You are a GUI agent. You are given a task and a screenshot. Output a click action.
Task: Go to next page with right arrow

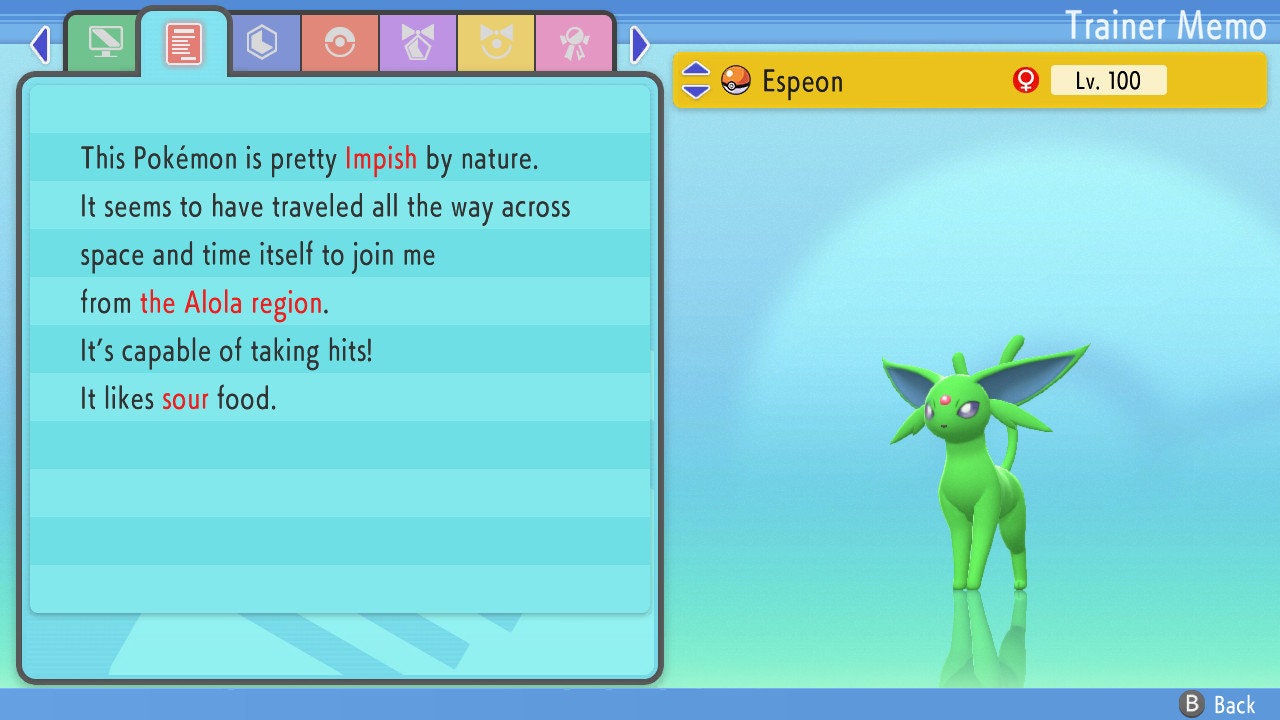click(x=640, y=44)
